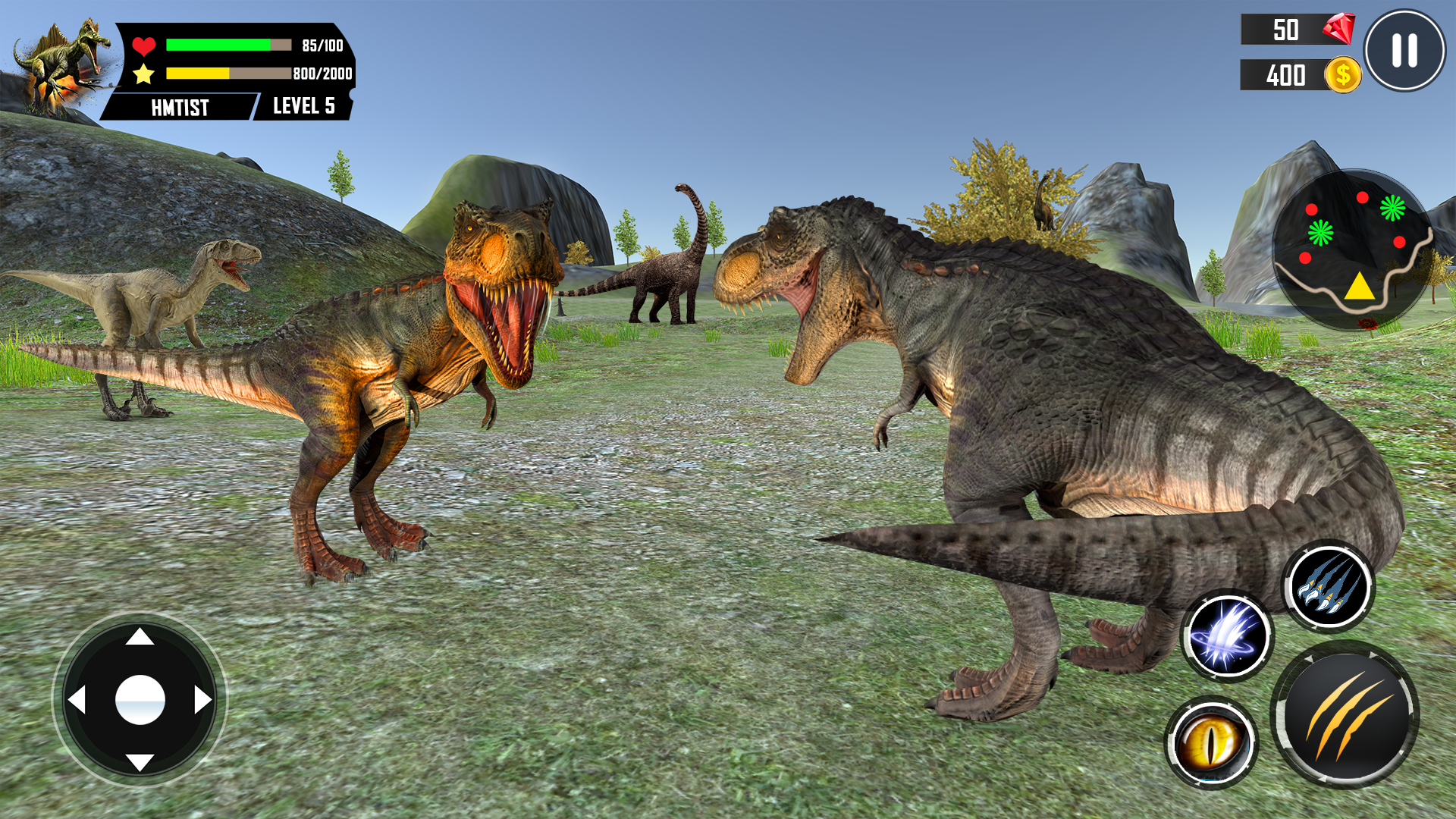
Task: Tap the heart icon beside health bar
Action: pos(145,43)
